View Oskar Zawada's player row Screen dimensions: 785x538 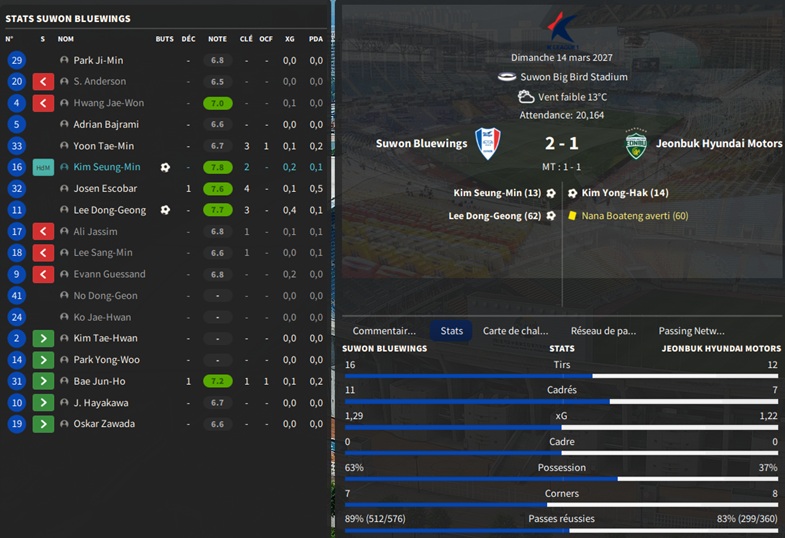pyautogui.click(x=104, y=424)
